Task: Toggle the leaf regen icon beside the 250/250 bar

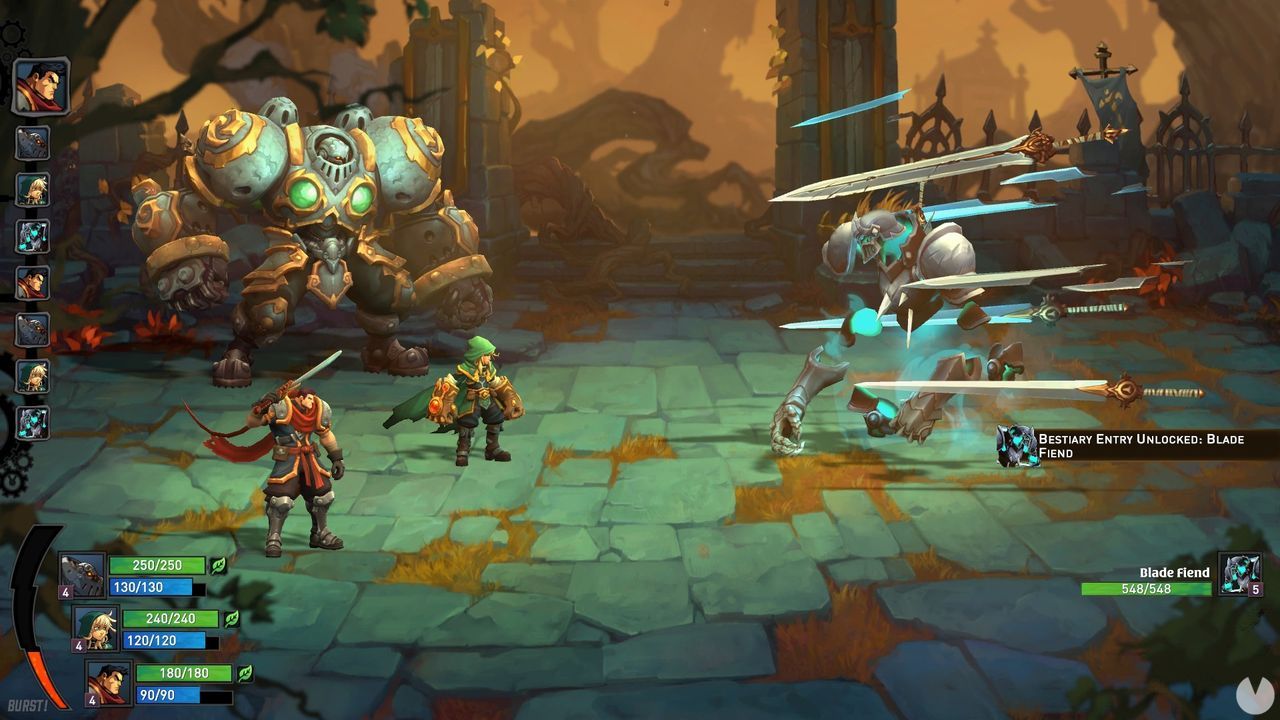Action: pyautogui.click(x=218, y=565)
